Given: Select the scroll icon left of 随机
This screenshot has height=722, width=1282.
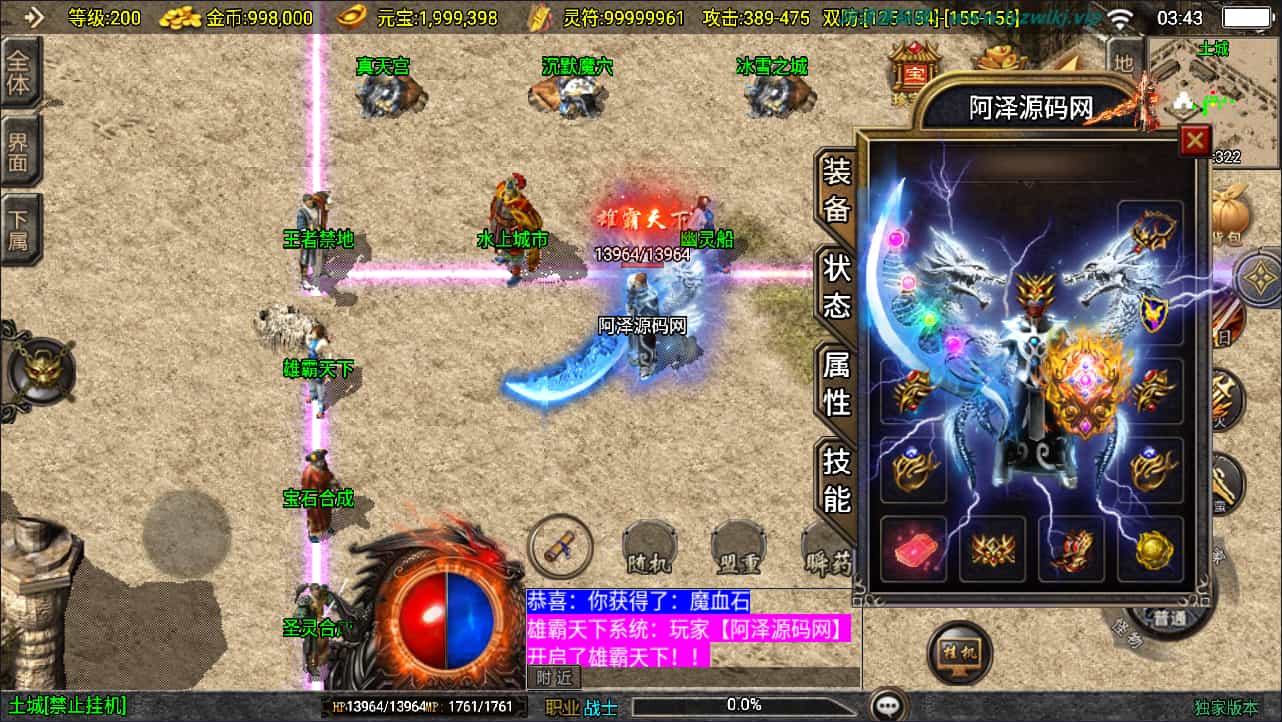Looking at the screenshot, I should tap(560, 547).
